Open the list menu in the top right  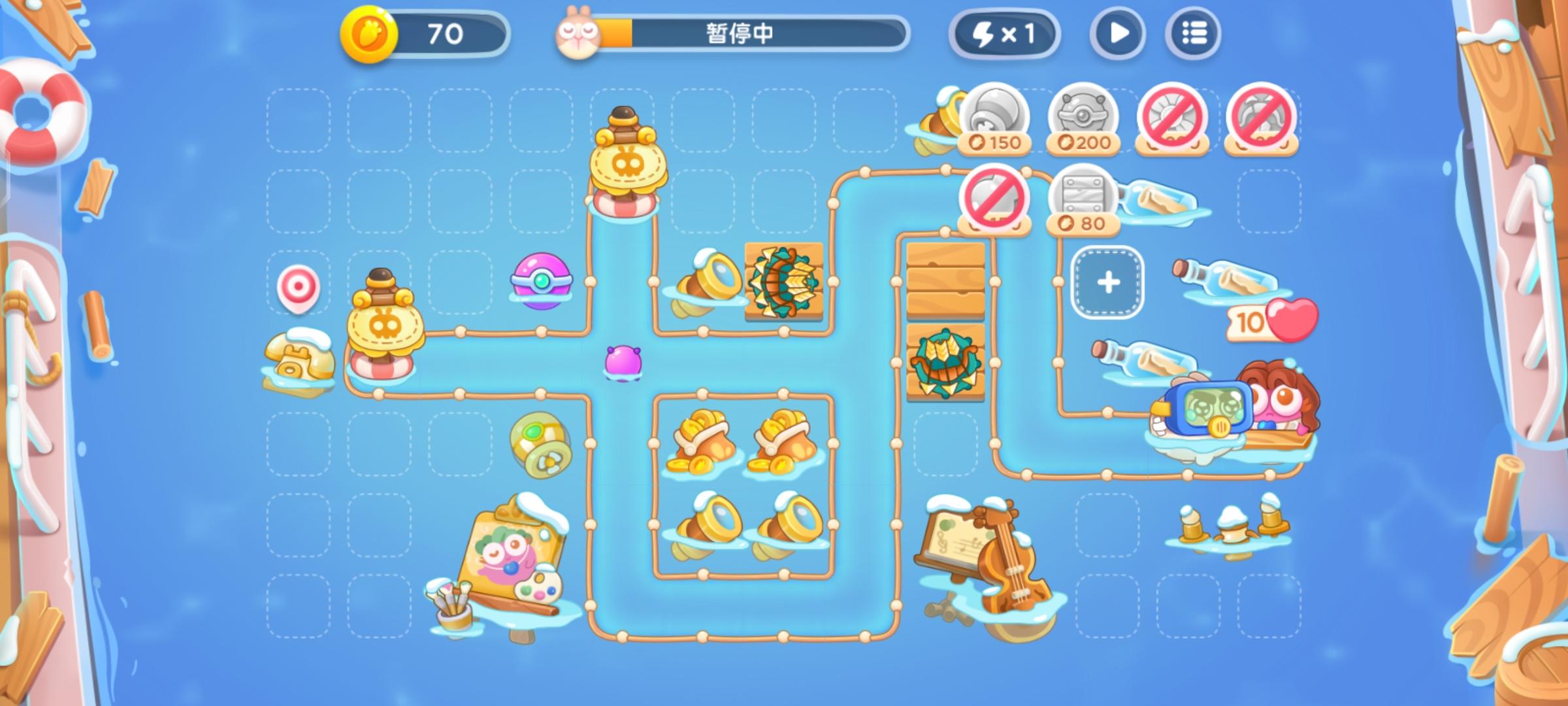click(1192, 32)
